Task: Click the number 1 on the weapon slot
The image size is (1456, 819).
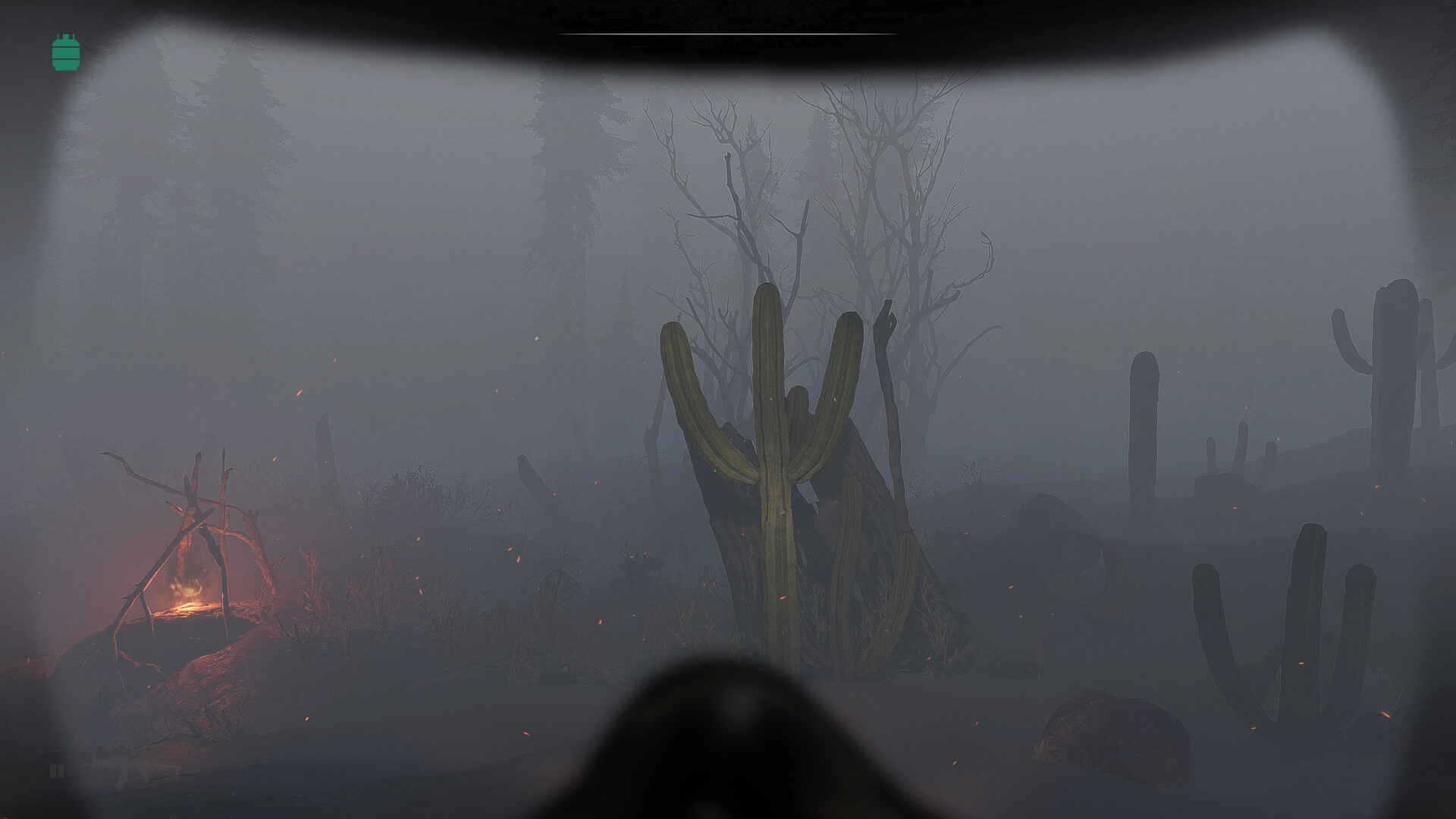Action: click(56, 771)
